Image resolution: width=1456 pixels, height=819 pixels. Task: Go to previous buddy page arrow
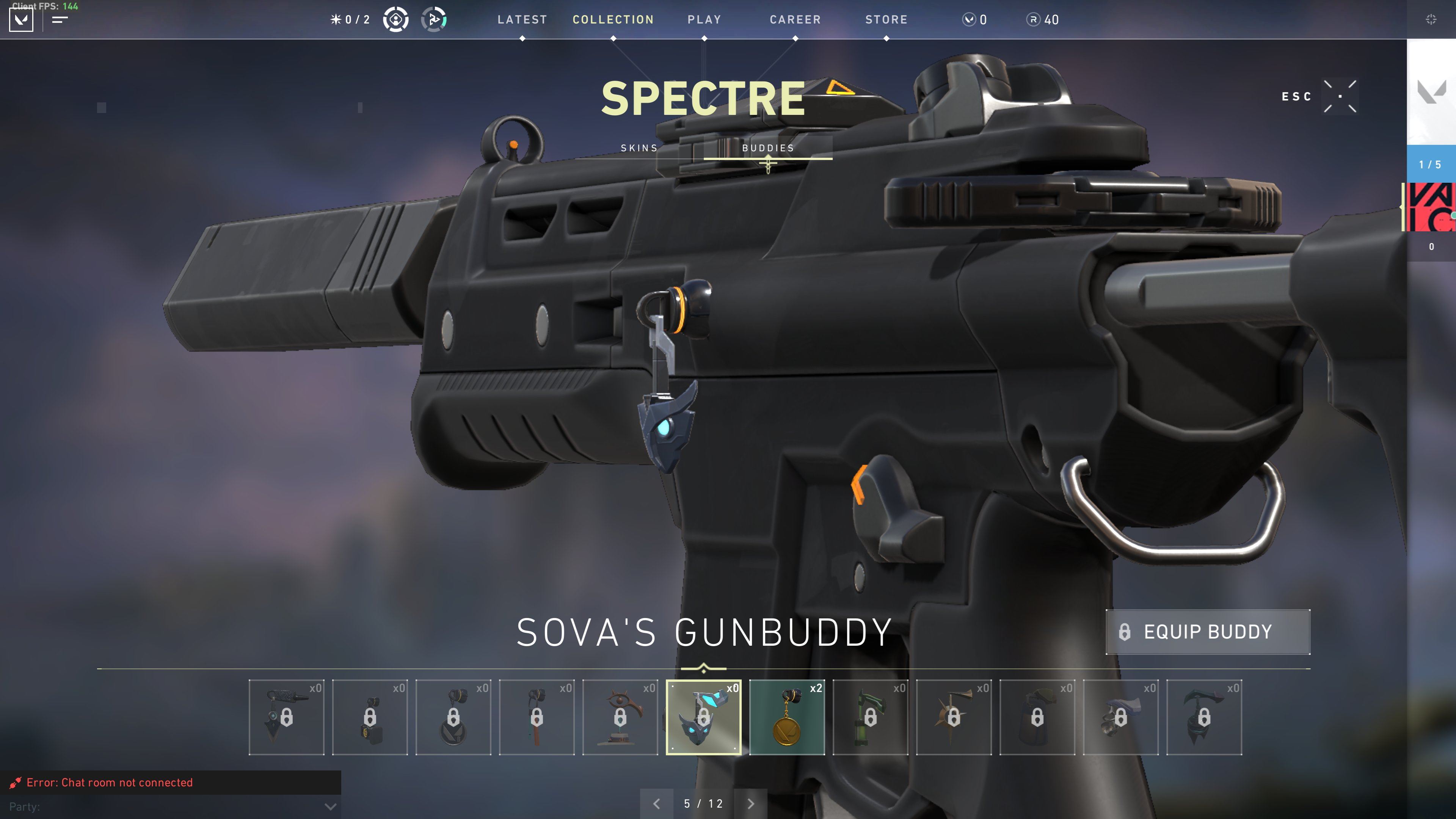(x=656, y=804)
